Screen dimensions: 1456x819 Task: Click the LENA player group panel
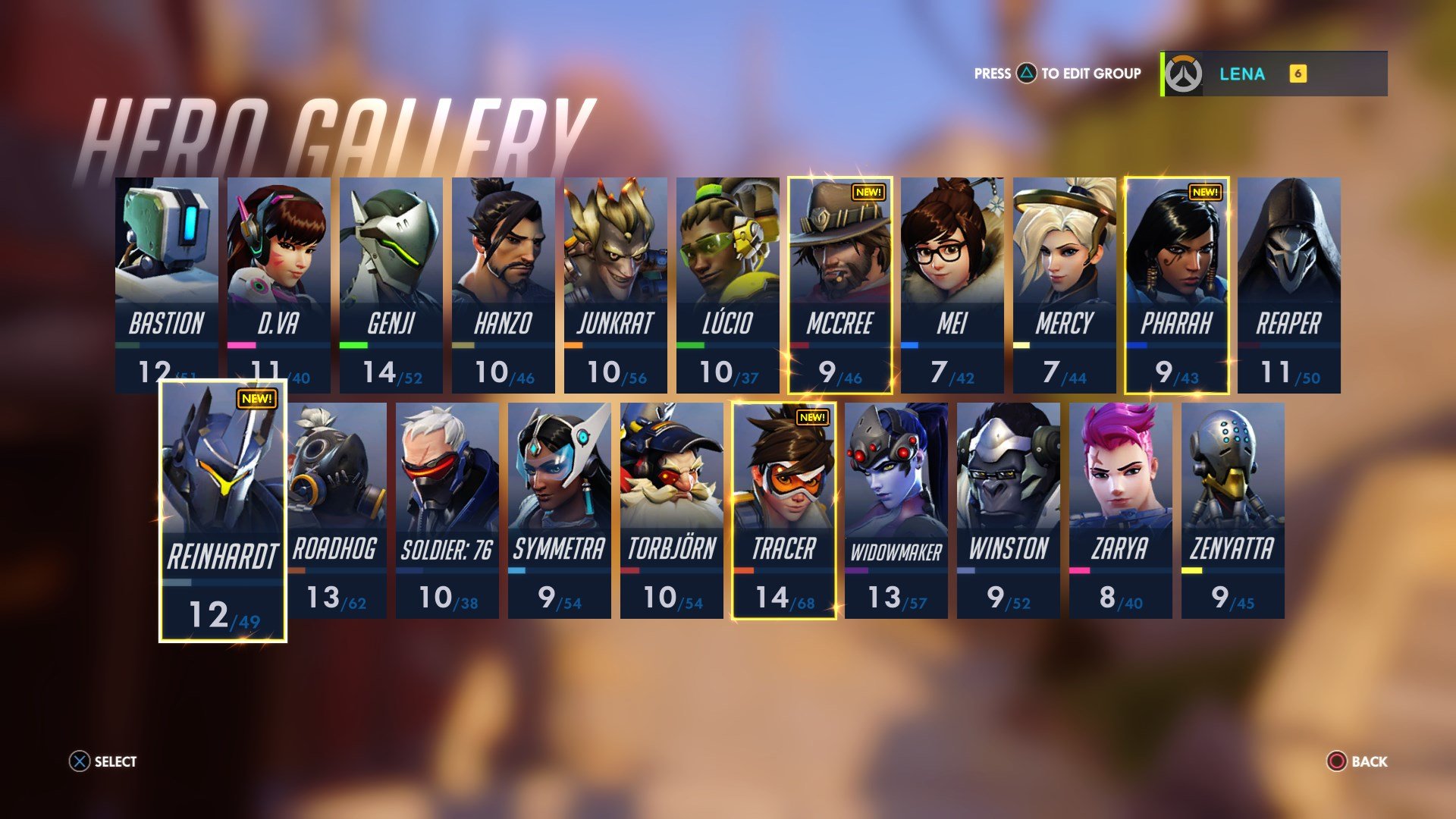pyautogui.click(x=1274, y=74)
